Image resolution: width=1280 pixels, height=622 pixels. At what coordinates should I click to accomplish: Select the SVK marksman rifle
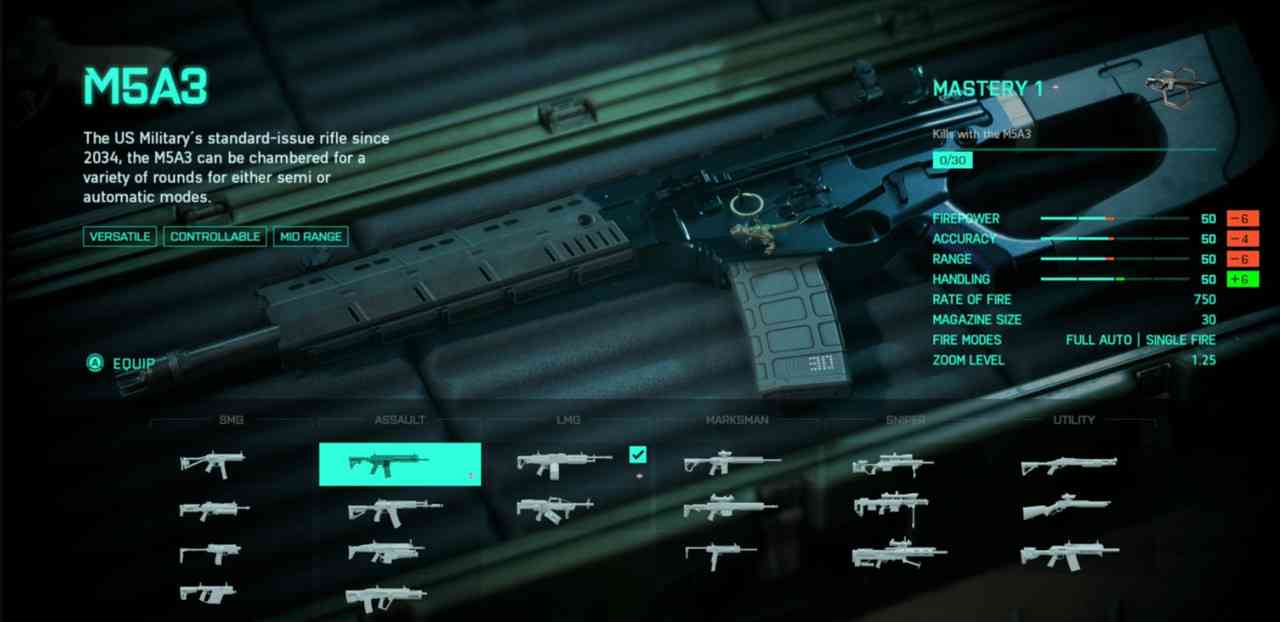(x=729, y=508)
